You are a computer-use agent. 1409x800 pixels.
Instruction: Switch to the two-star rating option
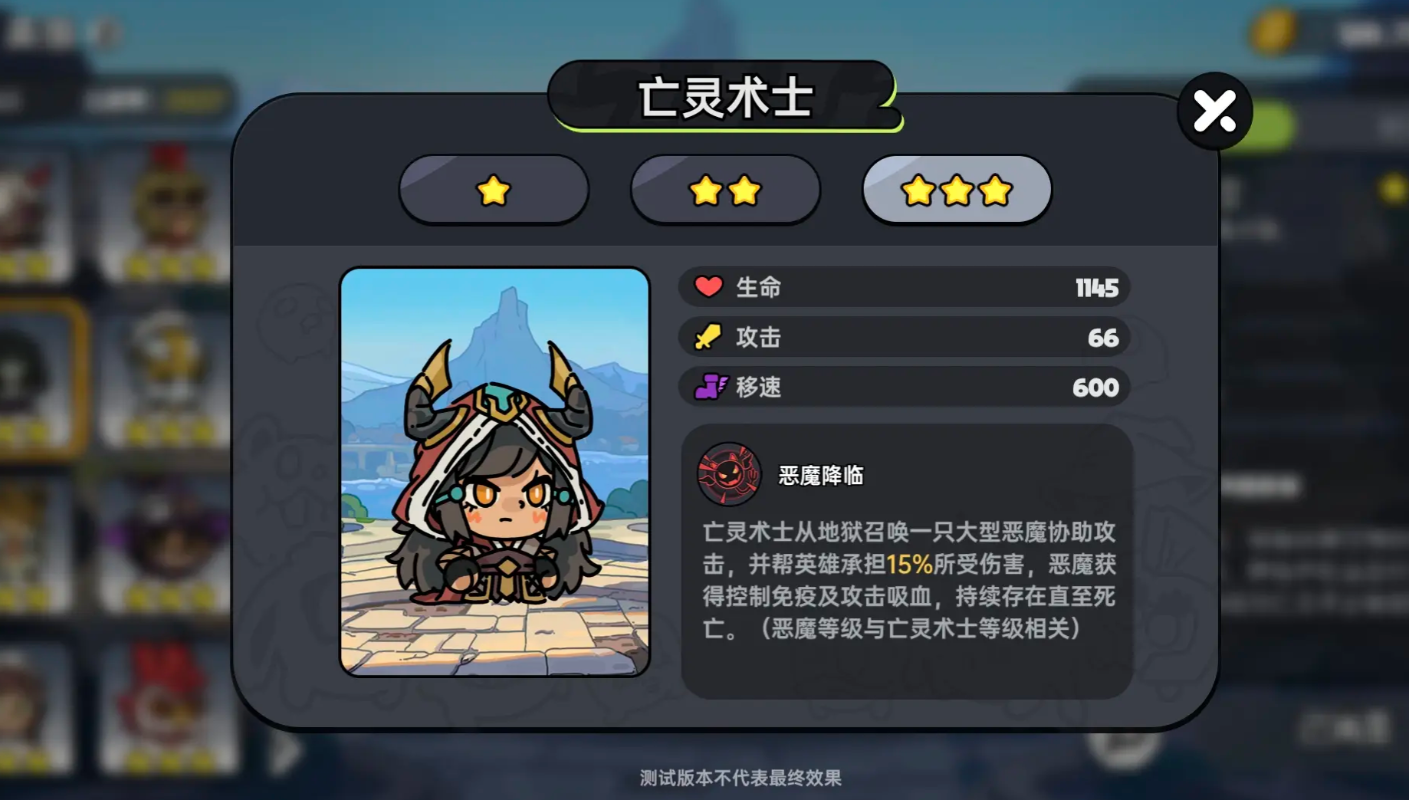(725, 189)
